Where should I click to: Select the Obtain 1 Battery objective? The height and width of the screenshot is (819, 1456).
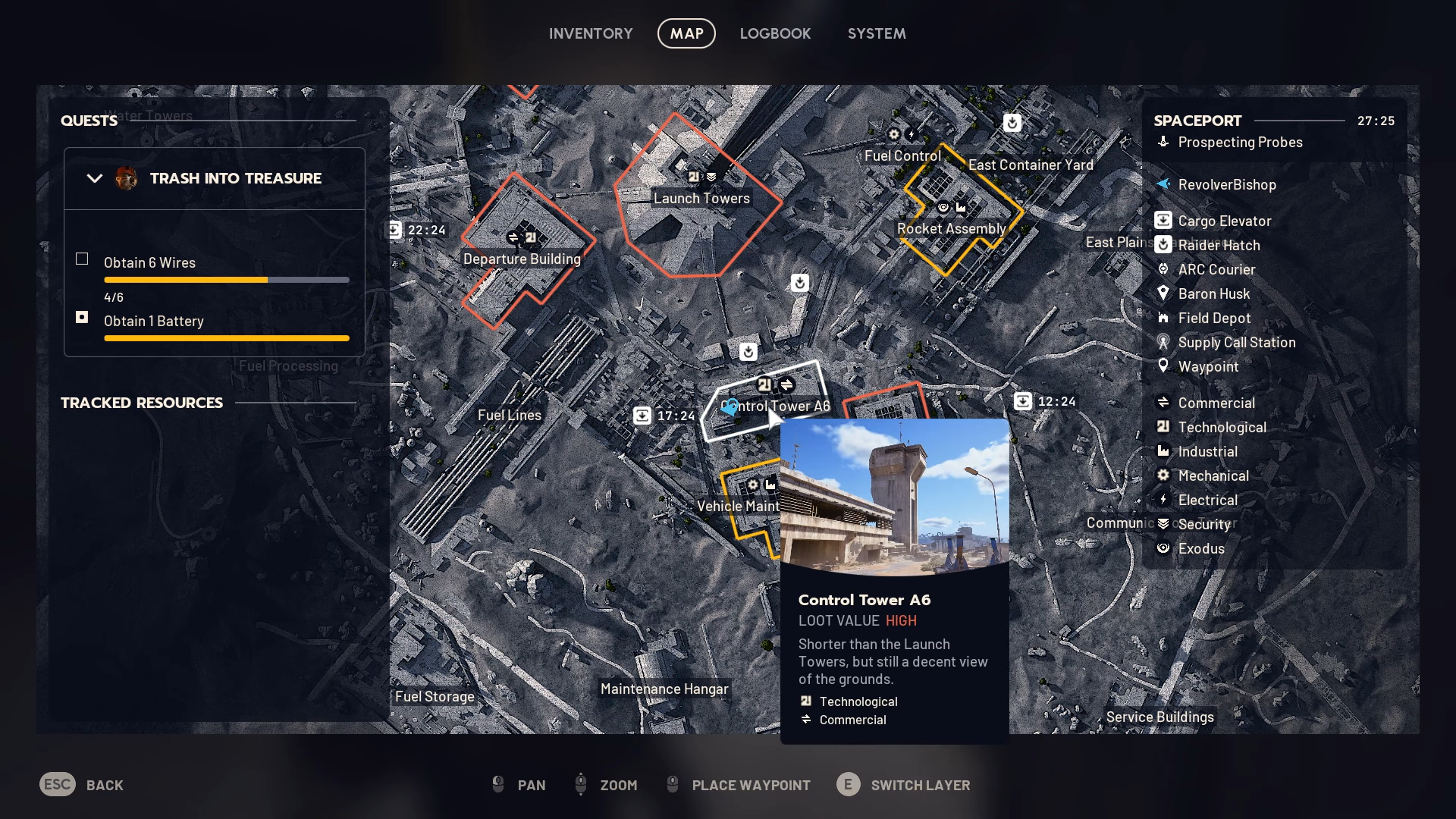[154, 321]
